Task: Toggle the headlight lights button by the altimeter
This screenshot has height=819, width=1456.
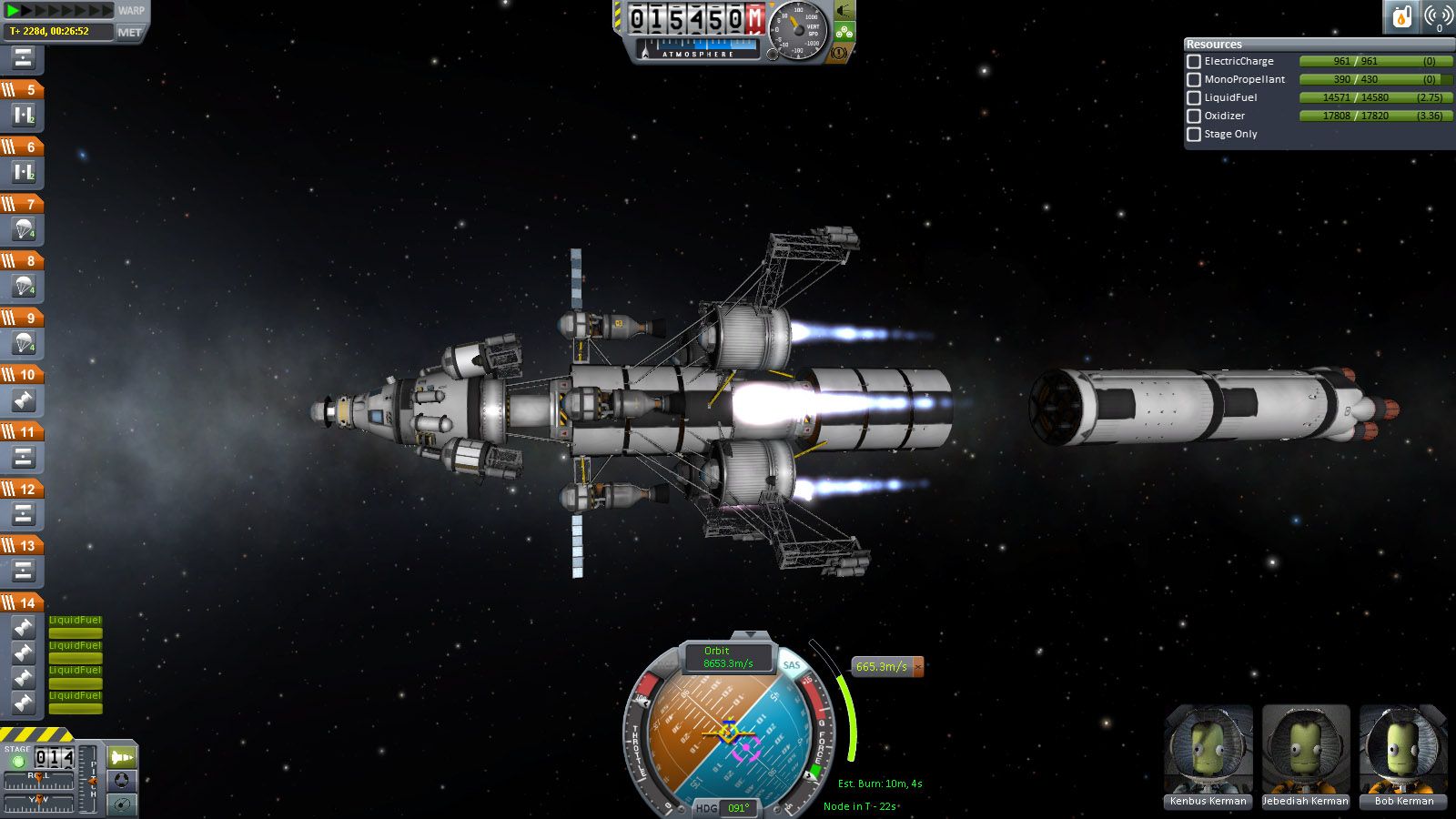Action: (x=844, y=11)
